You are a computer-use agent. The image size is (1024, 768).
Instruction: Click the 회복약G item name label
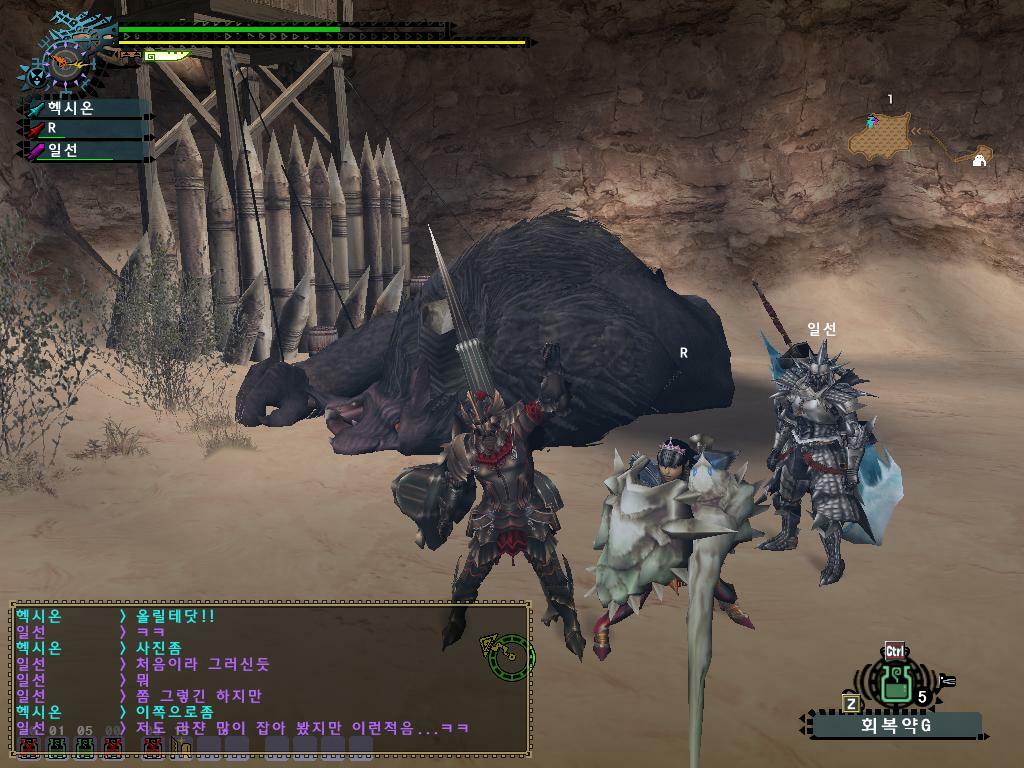(896, 725)
